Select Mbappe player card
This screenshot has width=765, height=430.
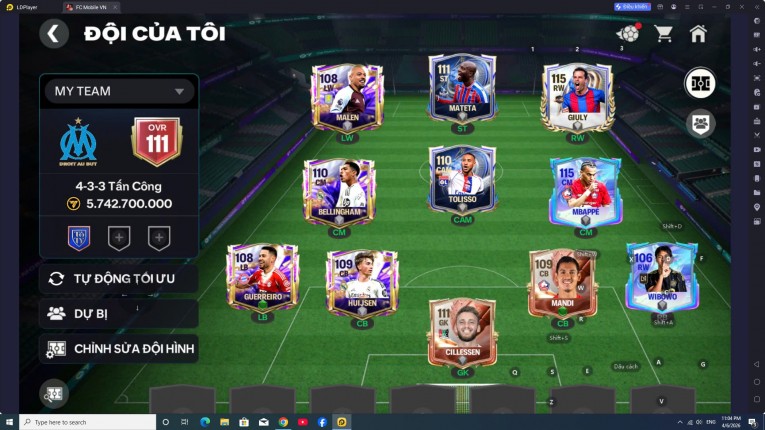pos(585,191)
